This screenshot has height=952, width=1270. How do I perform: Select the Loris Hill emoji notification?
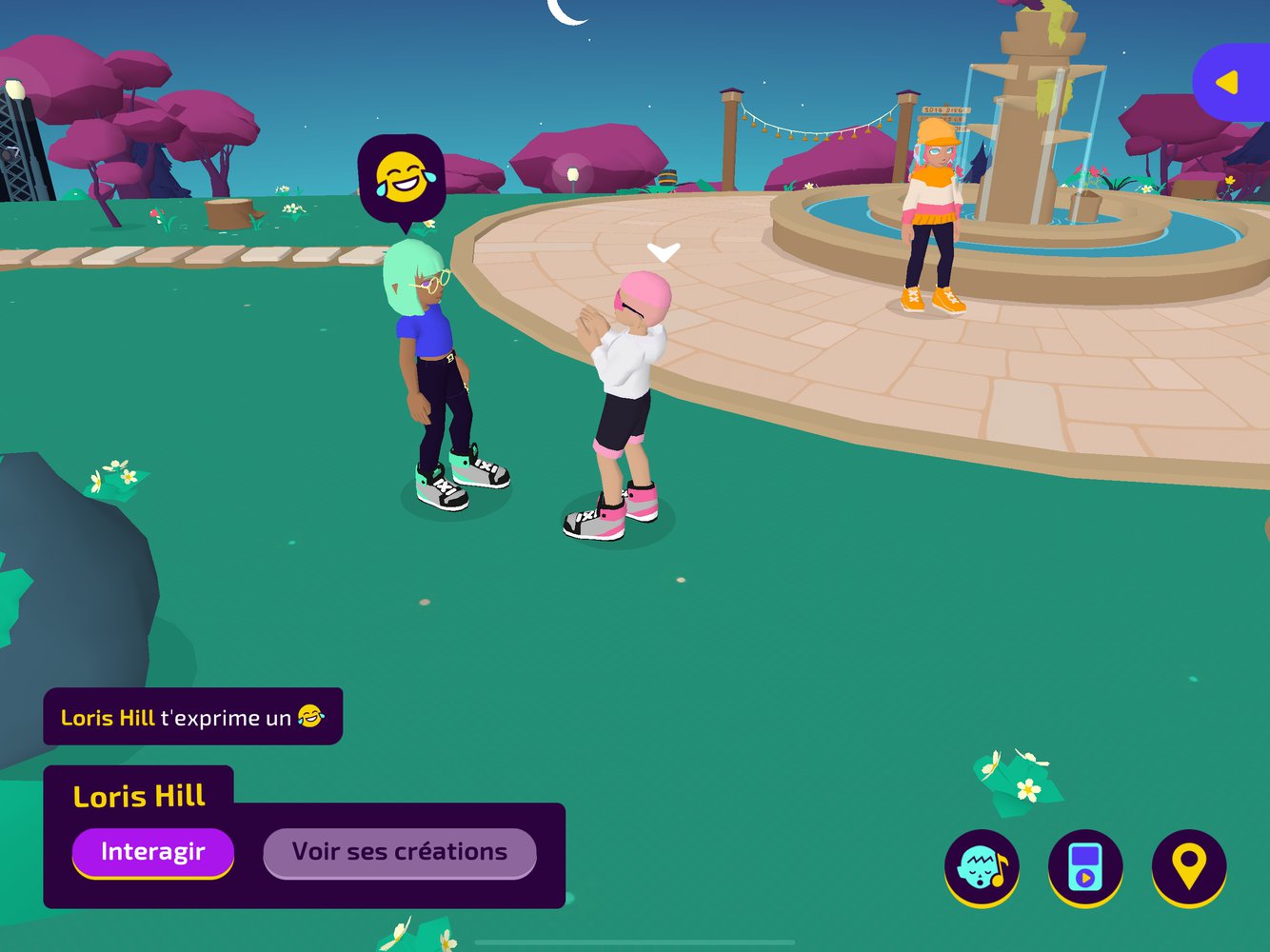pos(192,717)
